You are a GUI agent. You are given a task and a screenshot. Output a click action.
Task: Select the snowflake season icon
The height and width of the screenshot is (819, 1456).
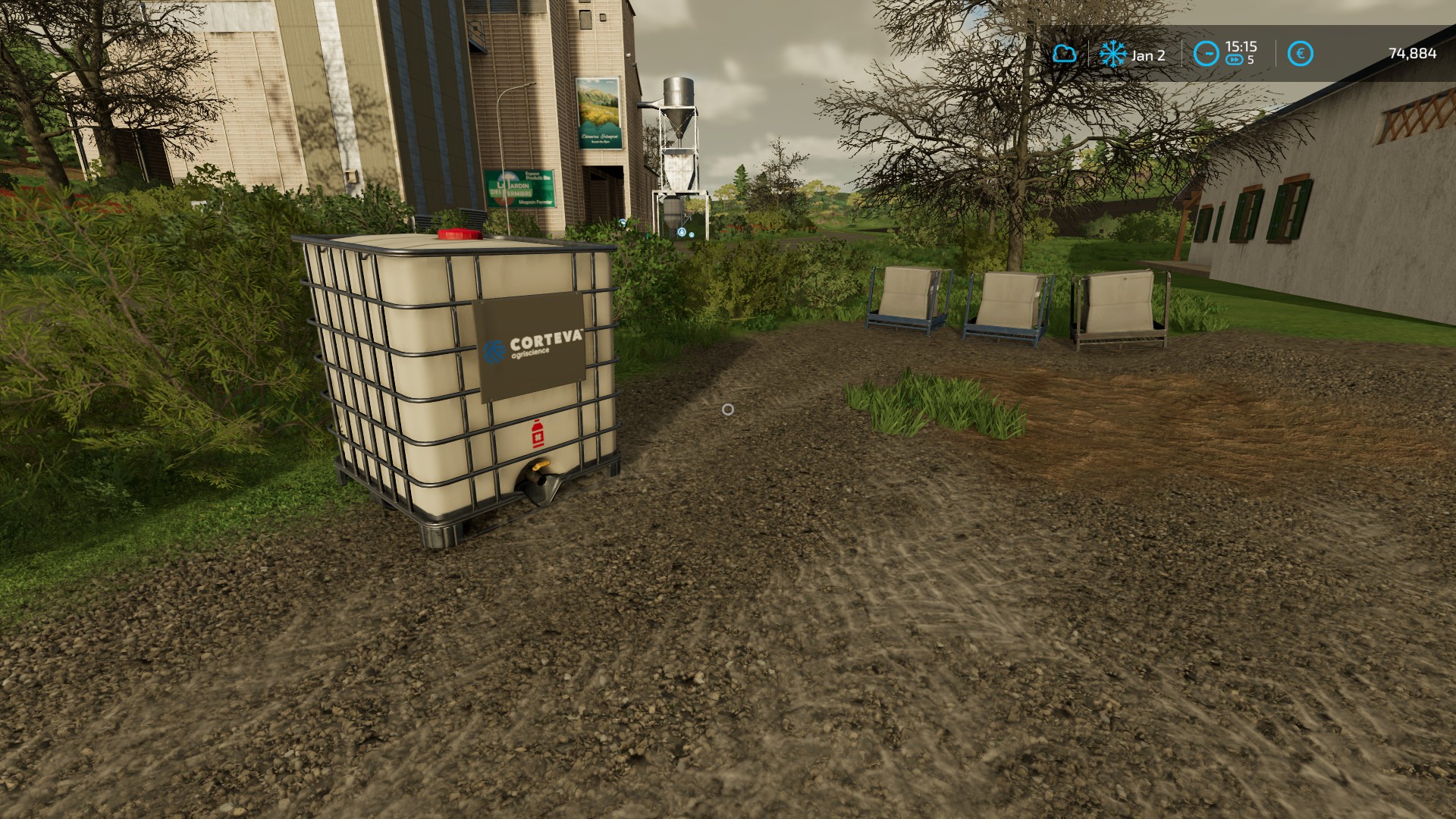click(x=1112, y=54)
